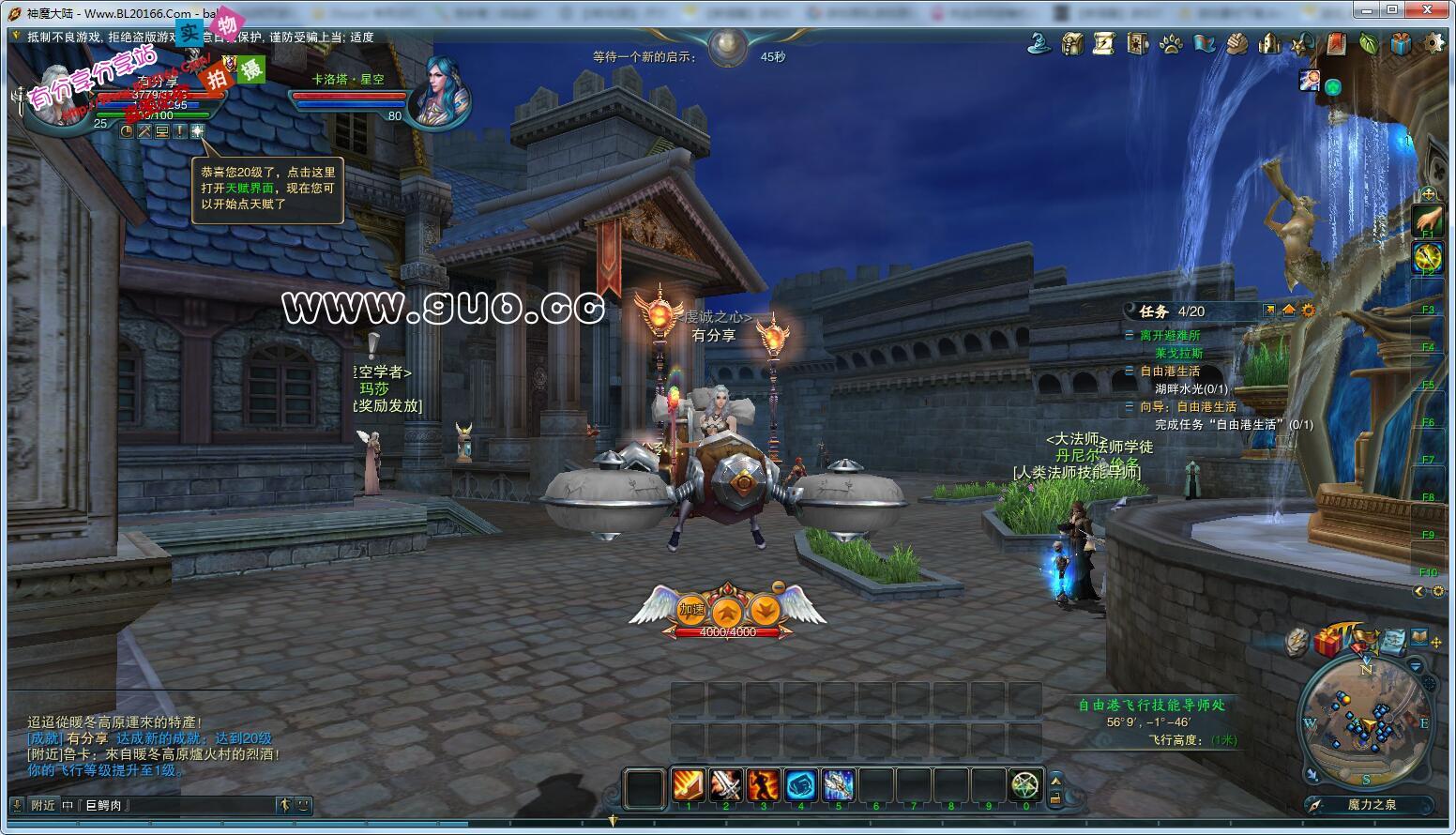Click the chat input field
Viewport: 1456px width, 835px height.
coord(178,805)
